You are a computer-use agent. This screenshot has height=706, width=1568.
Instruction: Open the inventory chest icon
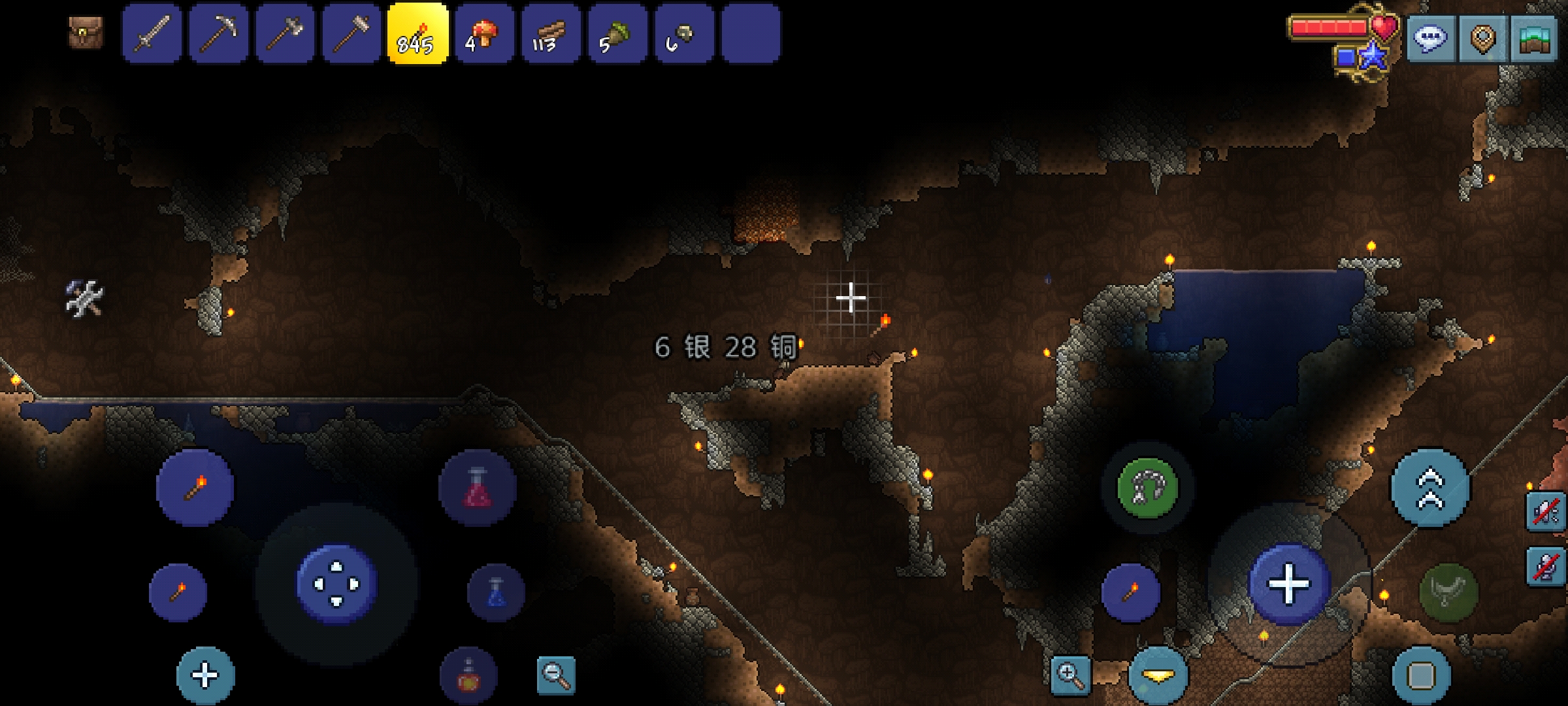coord(86,33)
